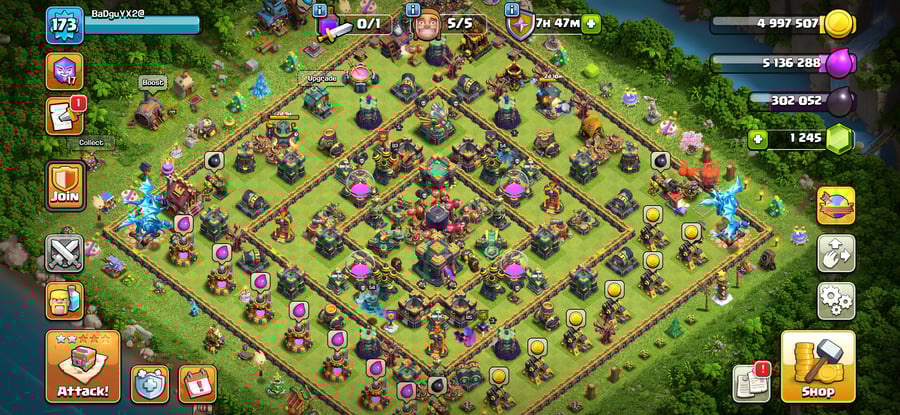The width and height of the screenshot is (900, 415).
Task: Open the purple masked face icon
Action: (x=64, y=72)
